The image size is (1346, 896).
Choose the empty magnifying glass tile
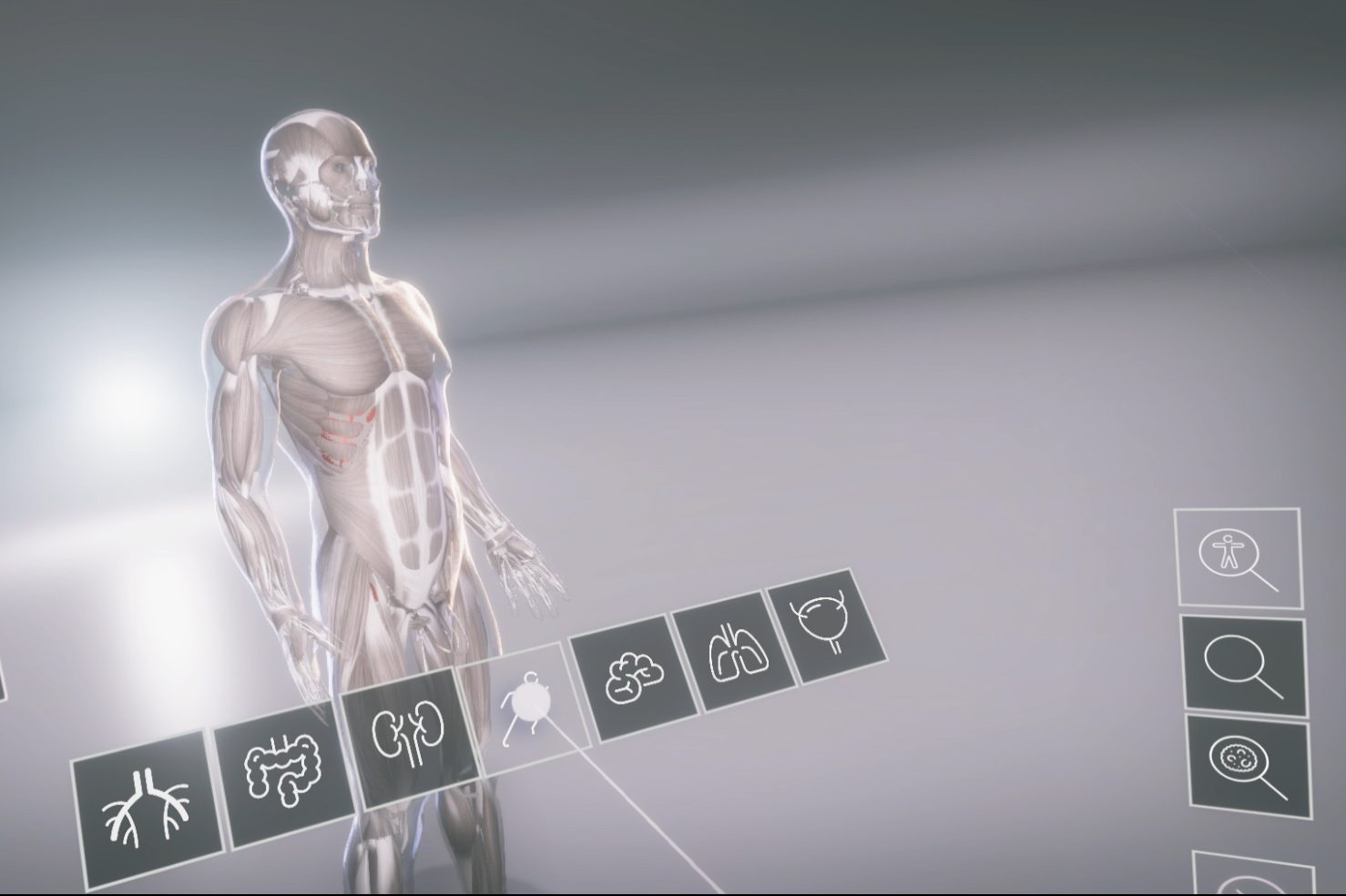tap(1243, 666)
